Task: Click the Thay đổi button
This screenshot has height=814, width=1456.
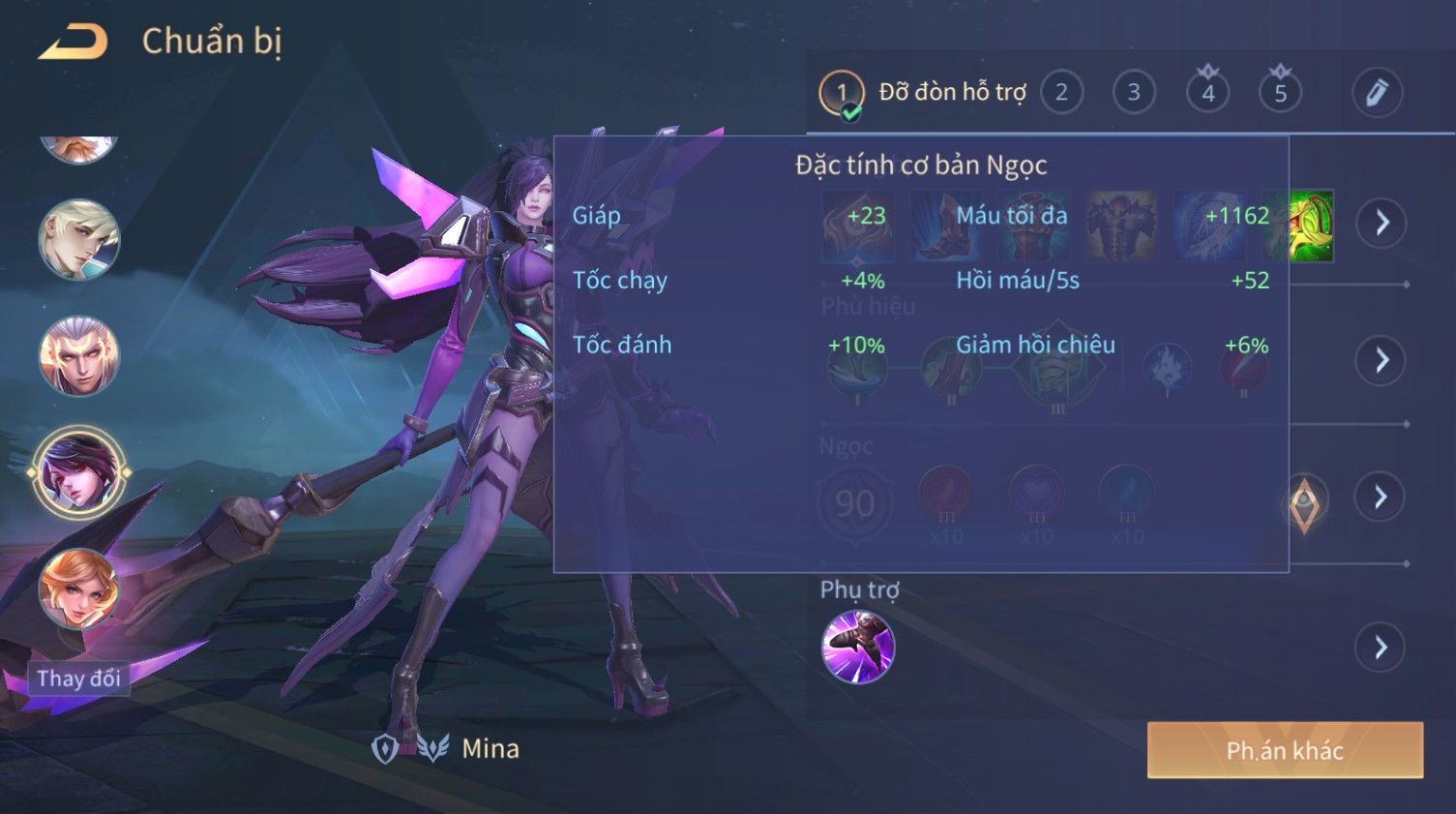Action: pos(78,678)
